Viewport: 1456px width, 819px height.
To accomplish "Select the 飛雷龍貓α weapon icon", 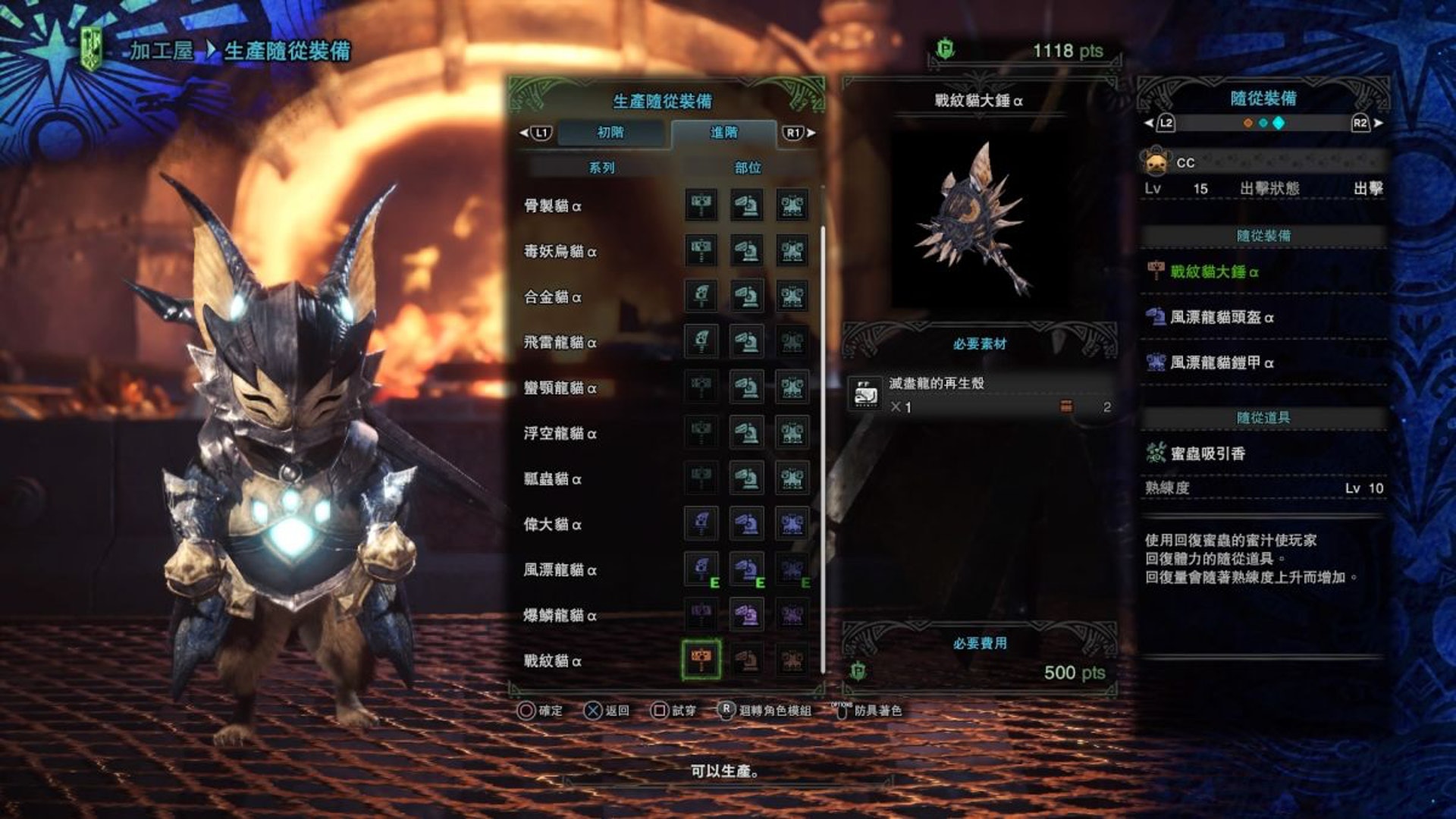I will [x=701, y=342].
